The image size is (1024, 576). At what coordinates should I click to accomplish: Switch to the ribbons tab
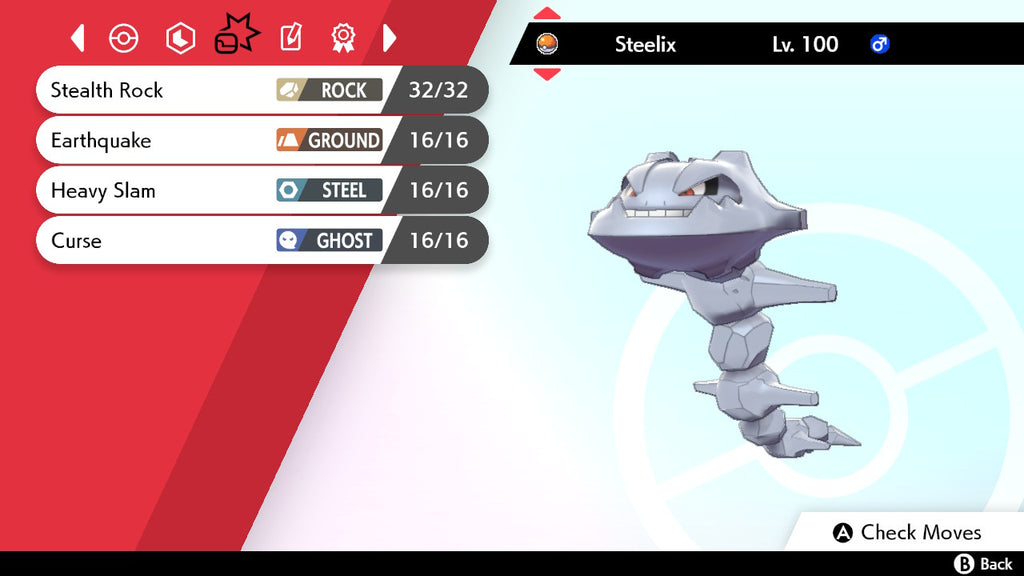[x=343, y=39]
